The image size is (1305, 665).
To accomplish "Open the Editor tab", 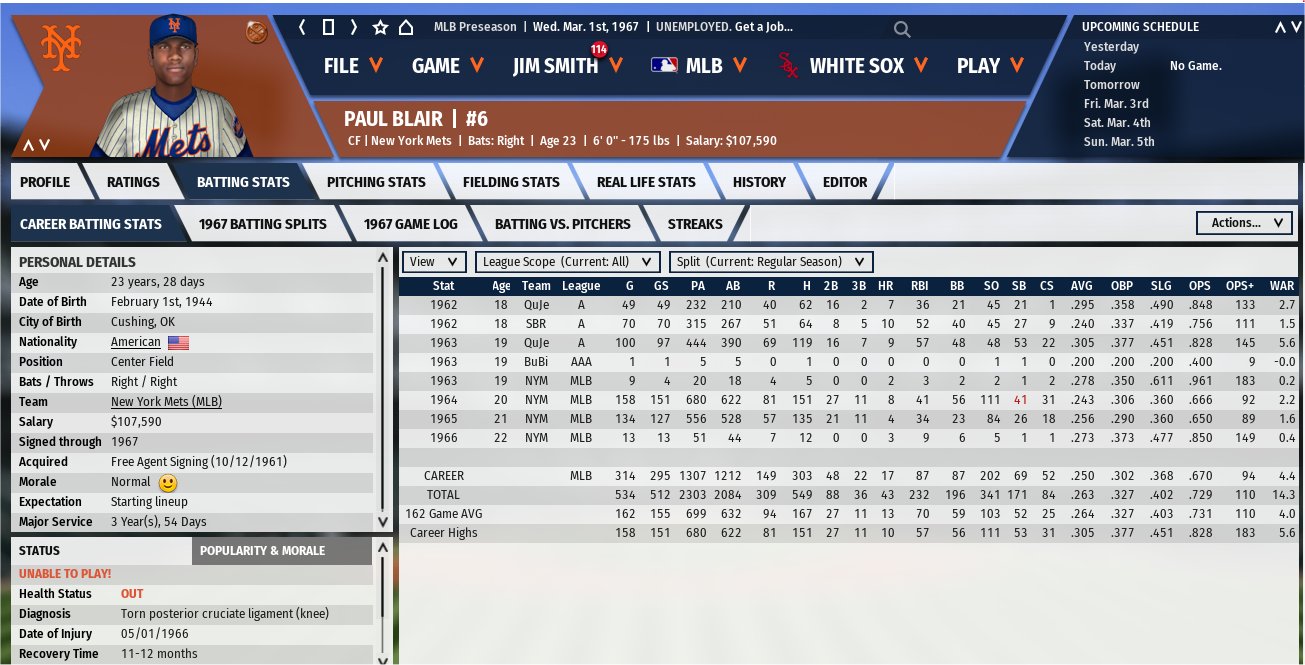I will pyautogui.click(x=845, y=182).
